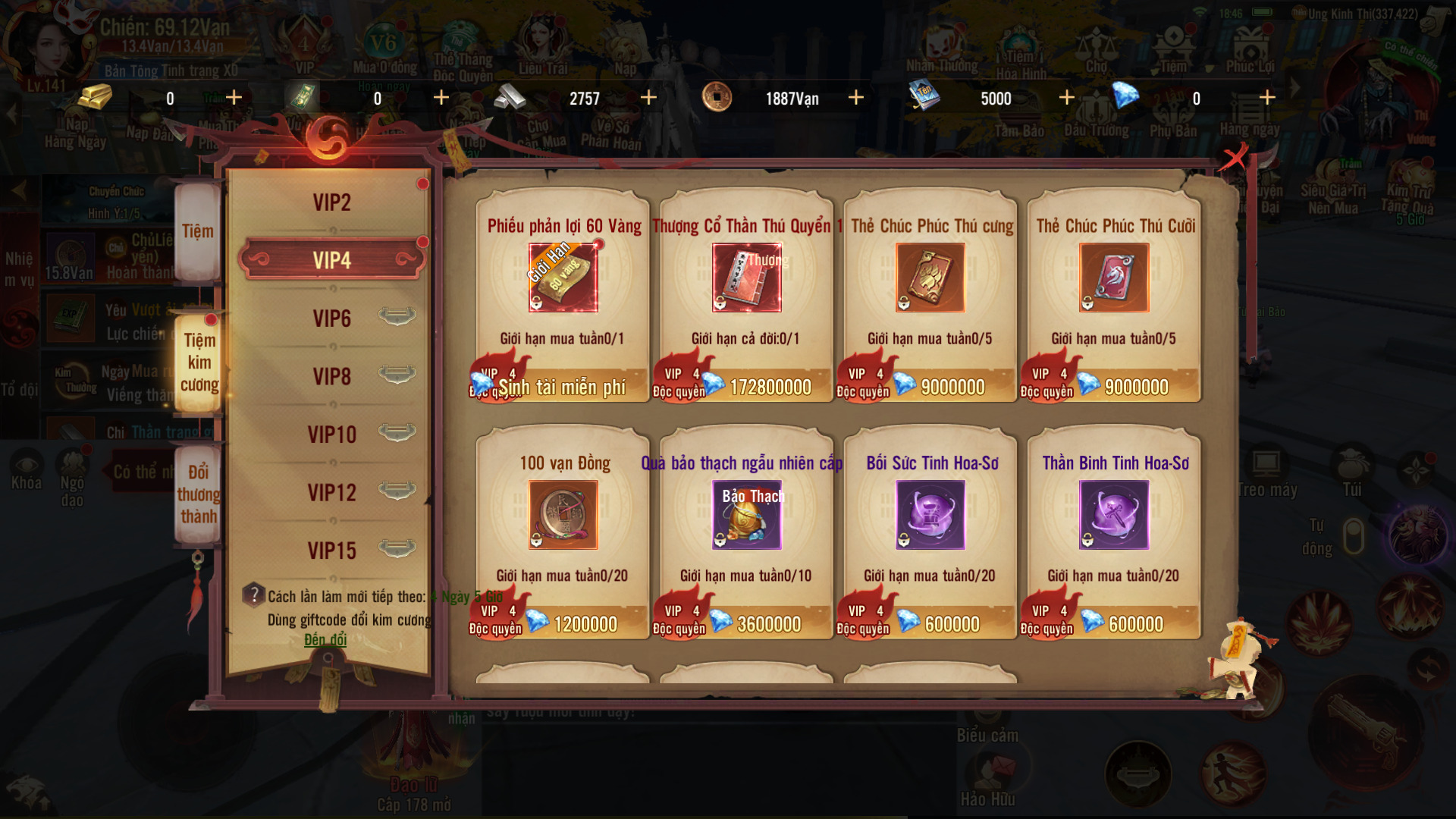The image size is (1456, 819).
Task: Claim the free Phiếu phản lợi 60 Vàng
Action: (563, 387)
